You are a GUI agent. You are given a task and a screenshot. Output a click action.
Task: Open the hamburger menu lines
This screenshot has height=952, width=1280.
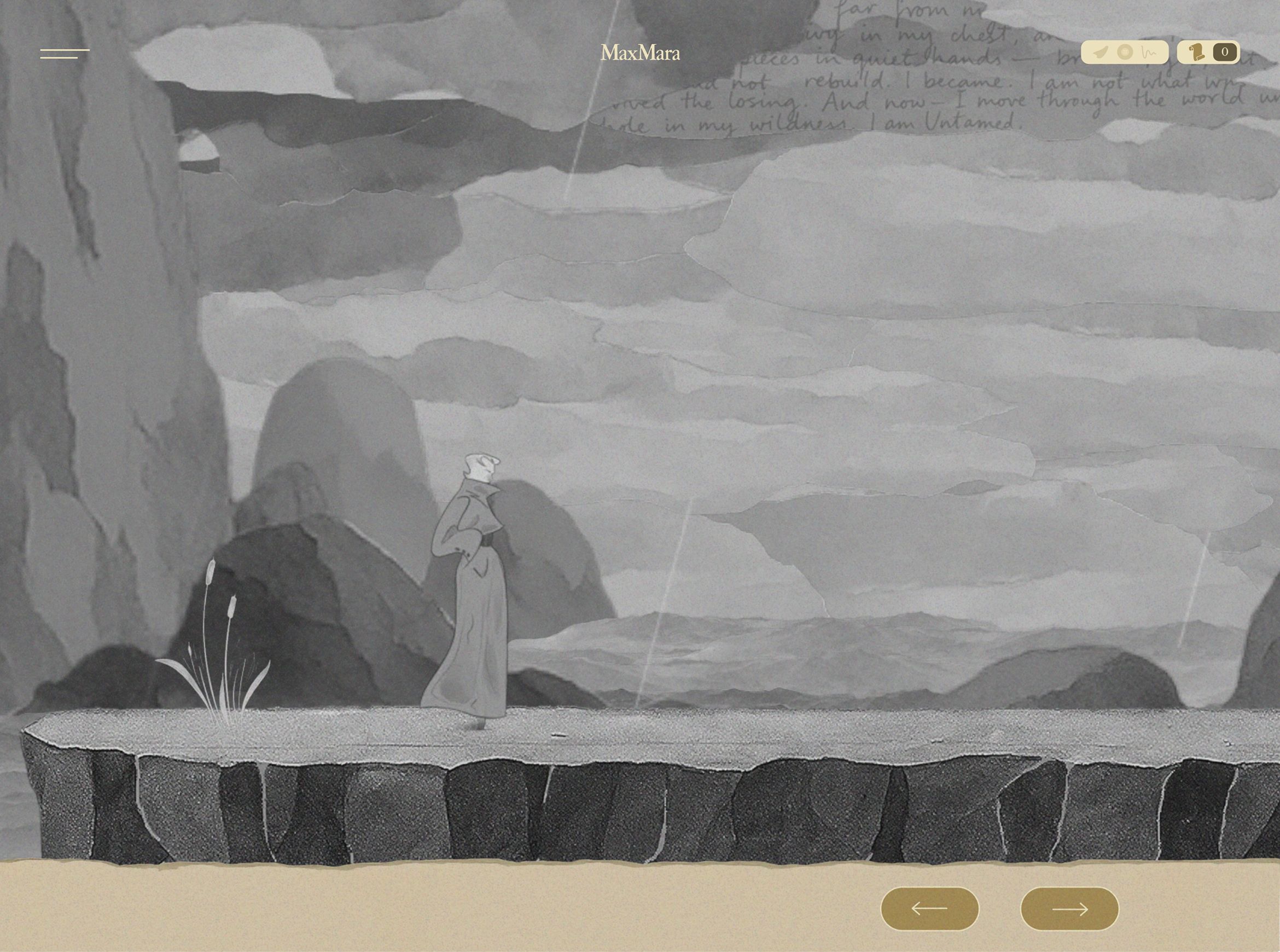click(x=65, y=54)
